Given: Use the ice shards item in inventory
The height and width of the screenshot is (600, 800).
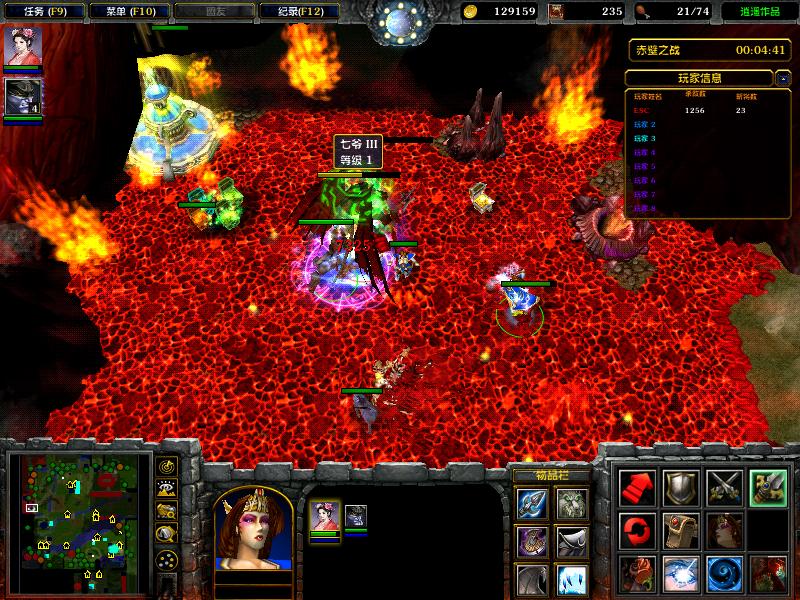Looking at the screenshot, I should (x=571, y=579).
